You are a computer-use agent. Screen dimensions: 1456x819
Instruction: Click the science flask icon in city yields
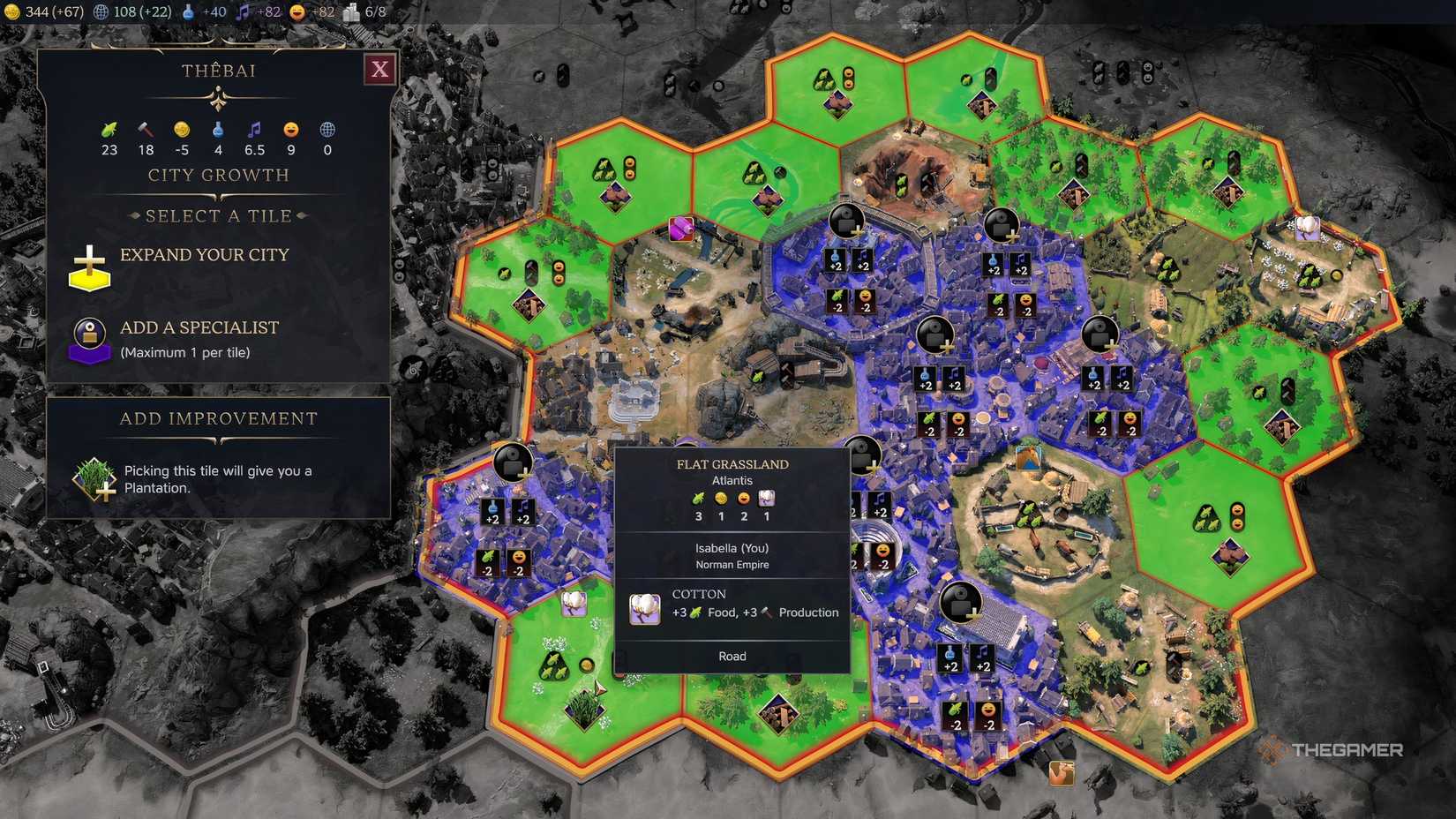[x=218, y=131]
